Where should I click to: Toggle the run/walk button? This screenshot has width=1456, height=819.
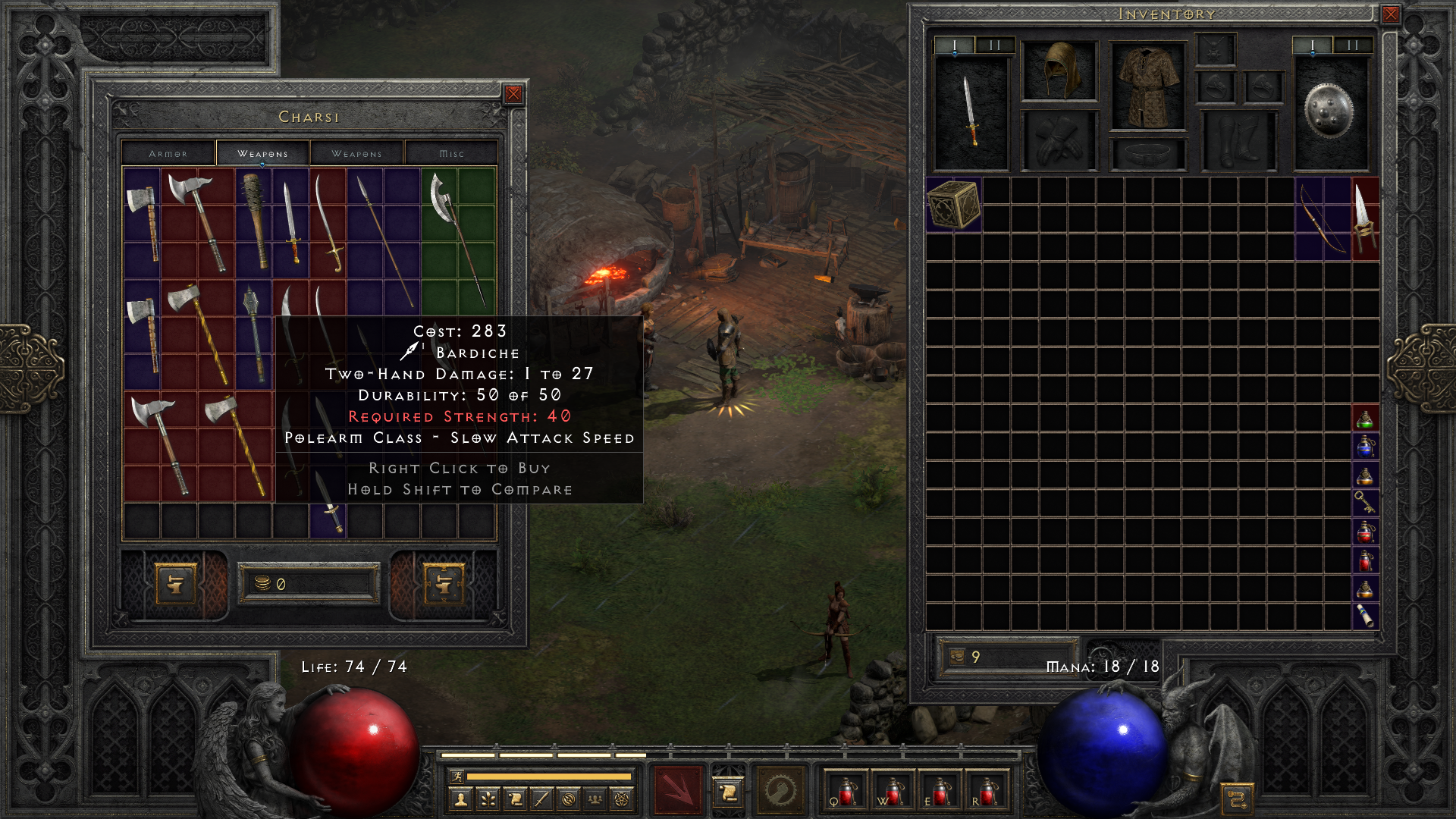click(457, 776)
